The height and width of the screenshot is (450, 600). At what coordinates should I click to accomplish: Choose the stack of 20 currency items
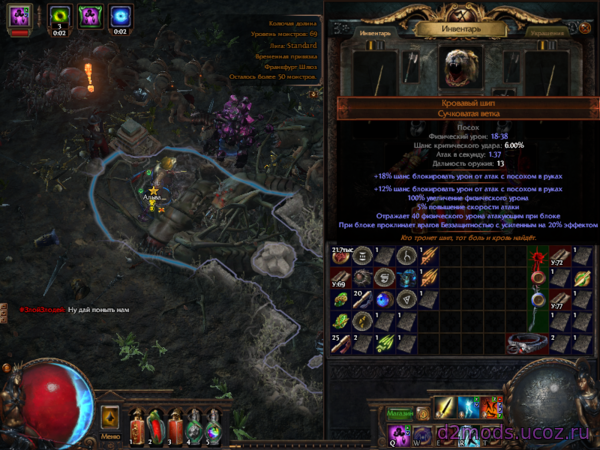tap(363, 298)
